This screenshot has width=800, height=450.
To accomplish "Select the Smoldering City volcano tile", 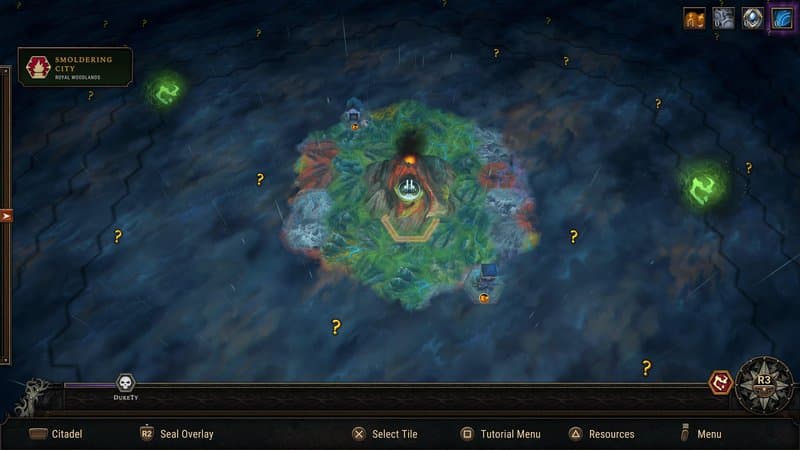I will pos(408,185).
